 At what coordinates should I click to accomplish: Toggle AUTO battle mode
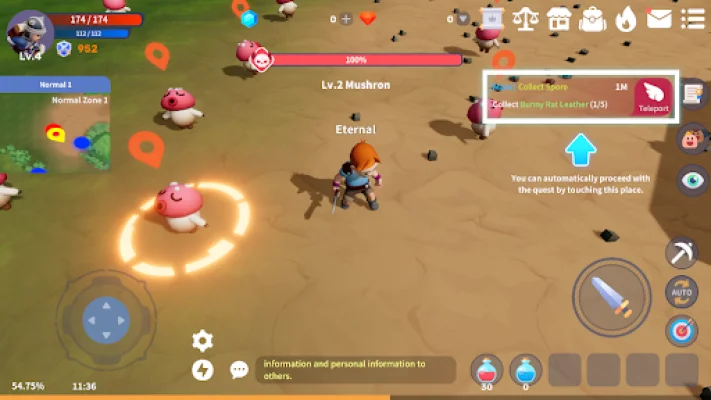681,292
